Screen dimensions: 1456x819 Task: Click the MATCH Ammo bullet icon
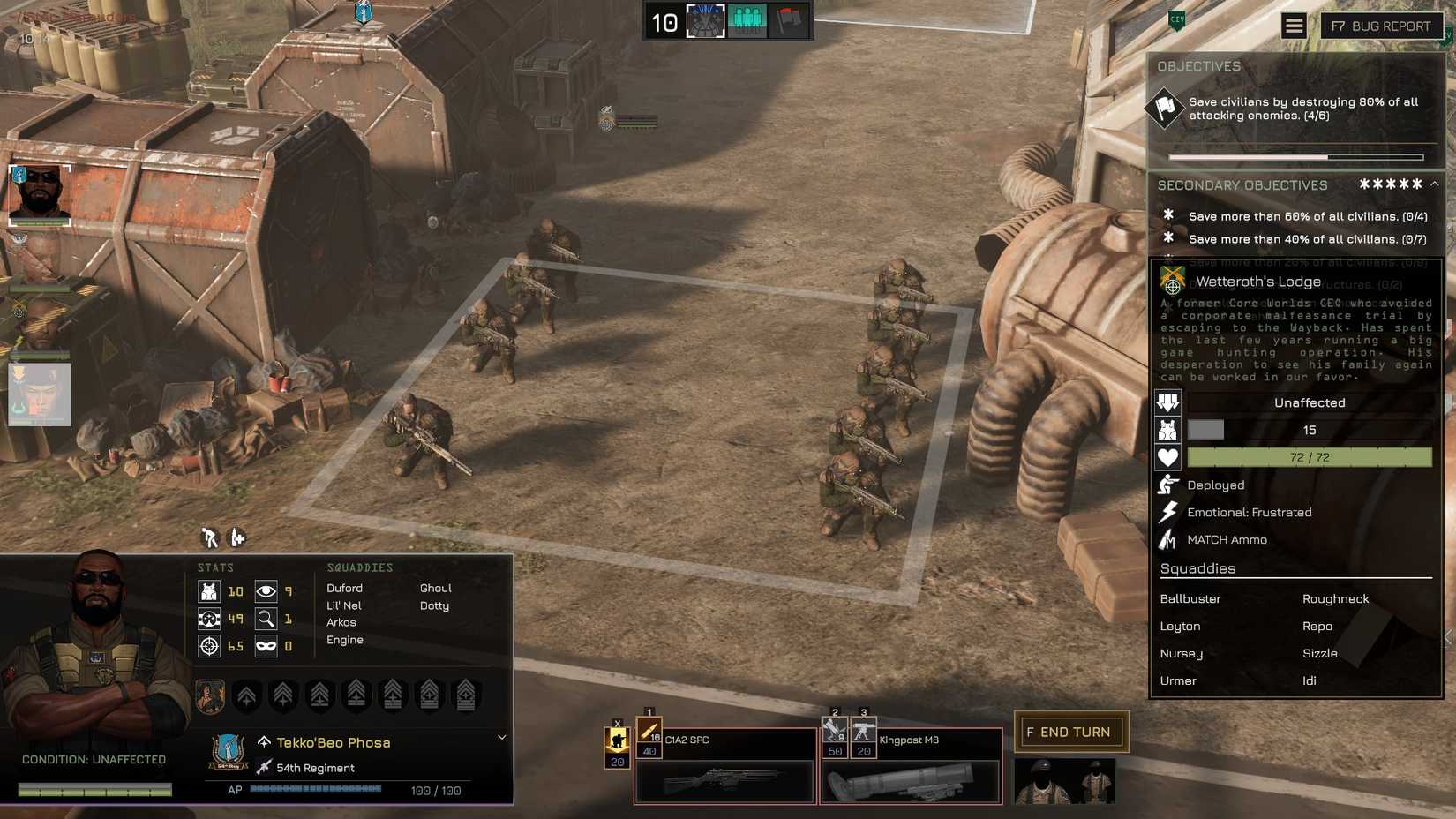point(1167,539)
